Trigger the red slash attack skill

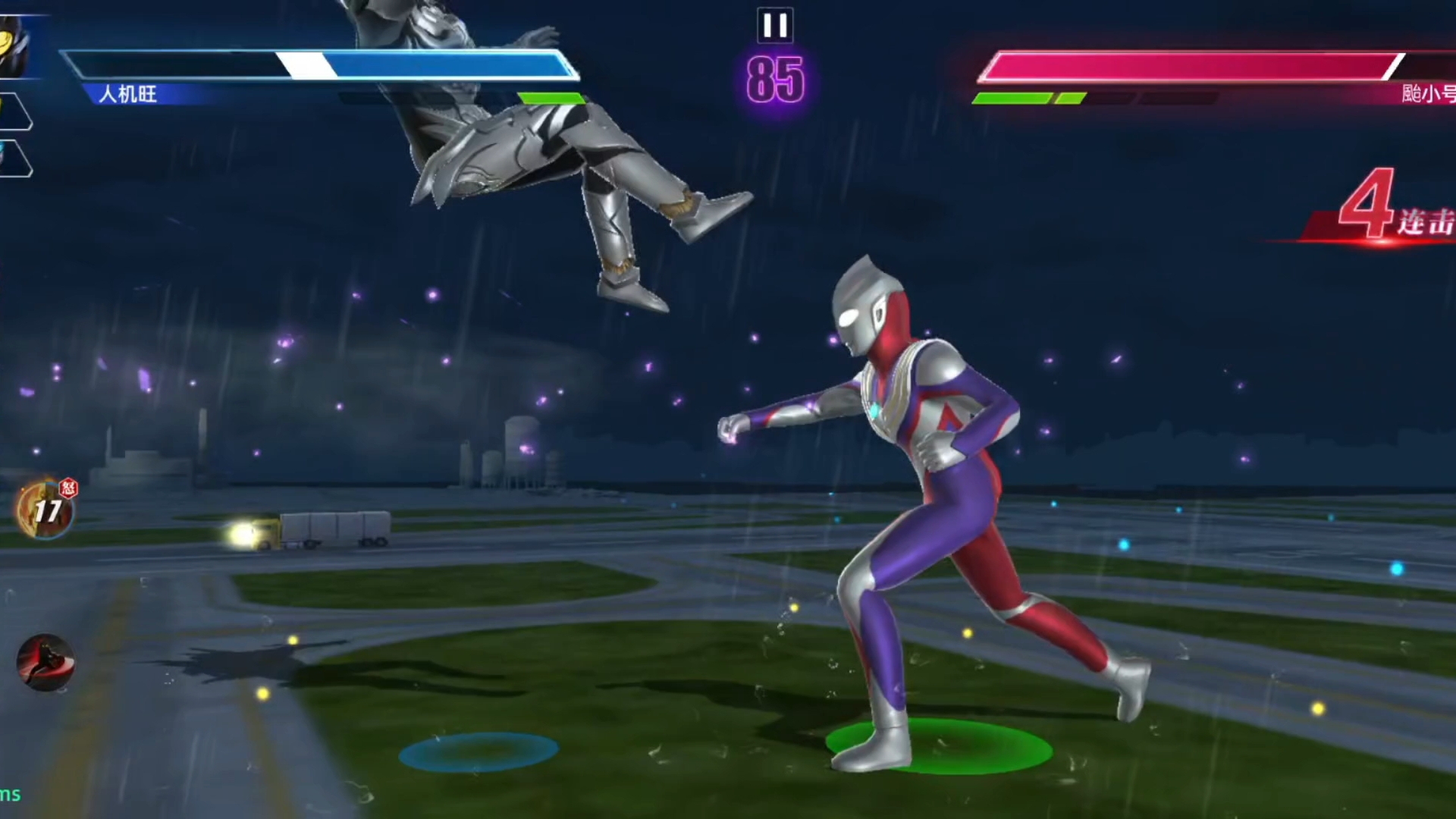coord(45,662)
